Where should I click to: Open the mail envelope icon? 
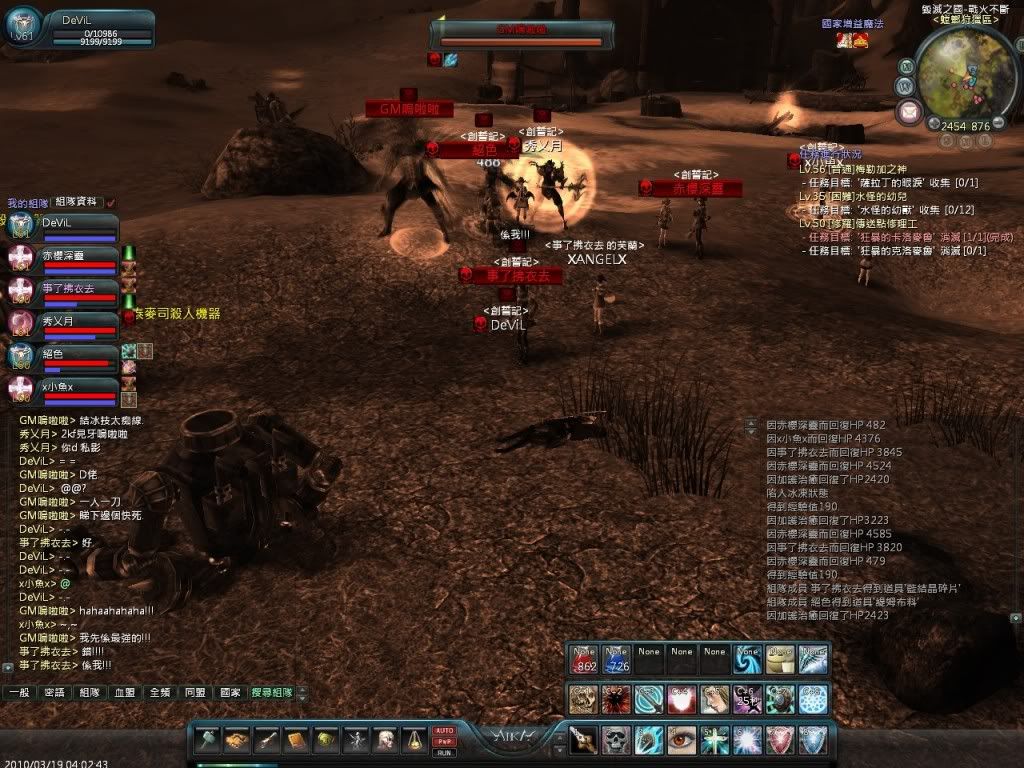[909, 111]
